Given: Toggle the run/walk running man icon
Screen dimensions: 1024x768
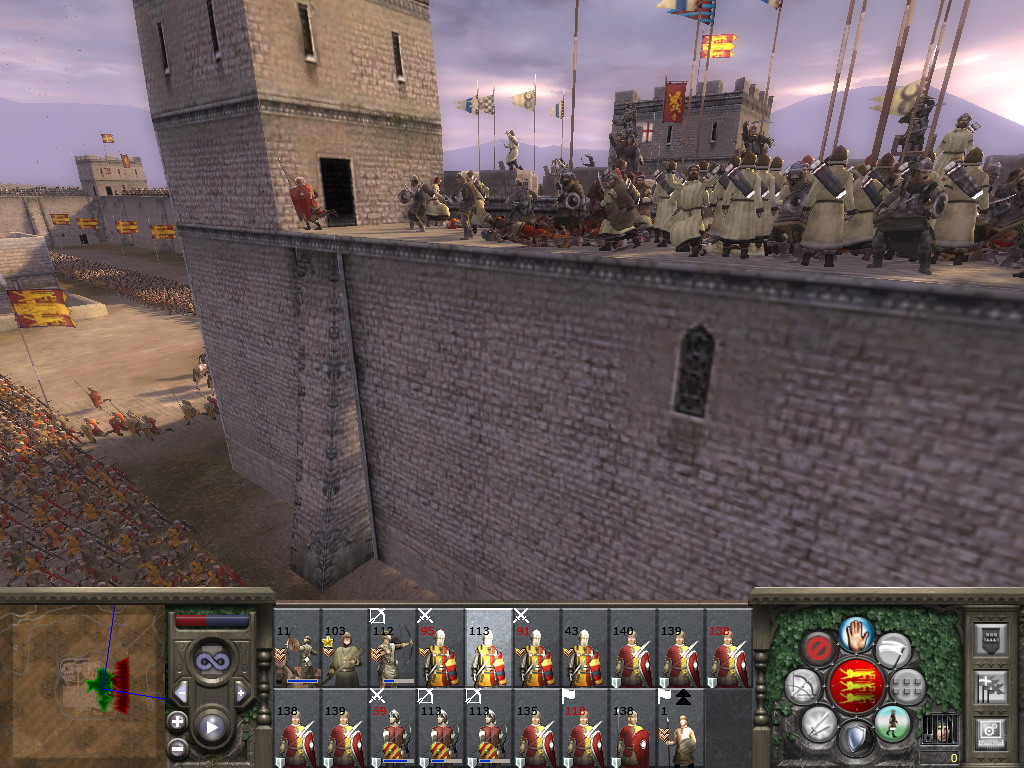Looking at the screenshot, I should coord(892,722).
